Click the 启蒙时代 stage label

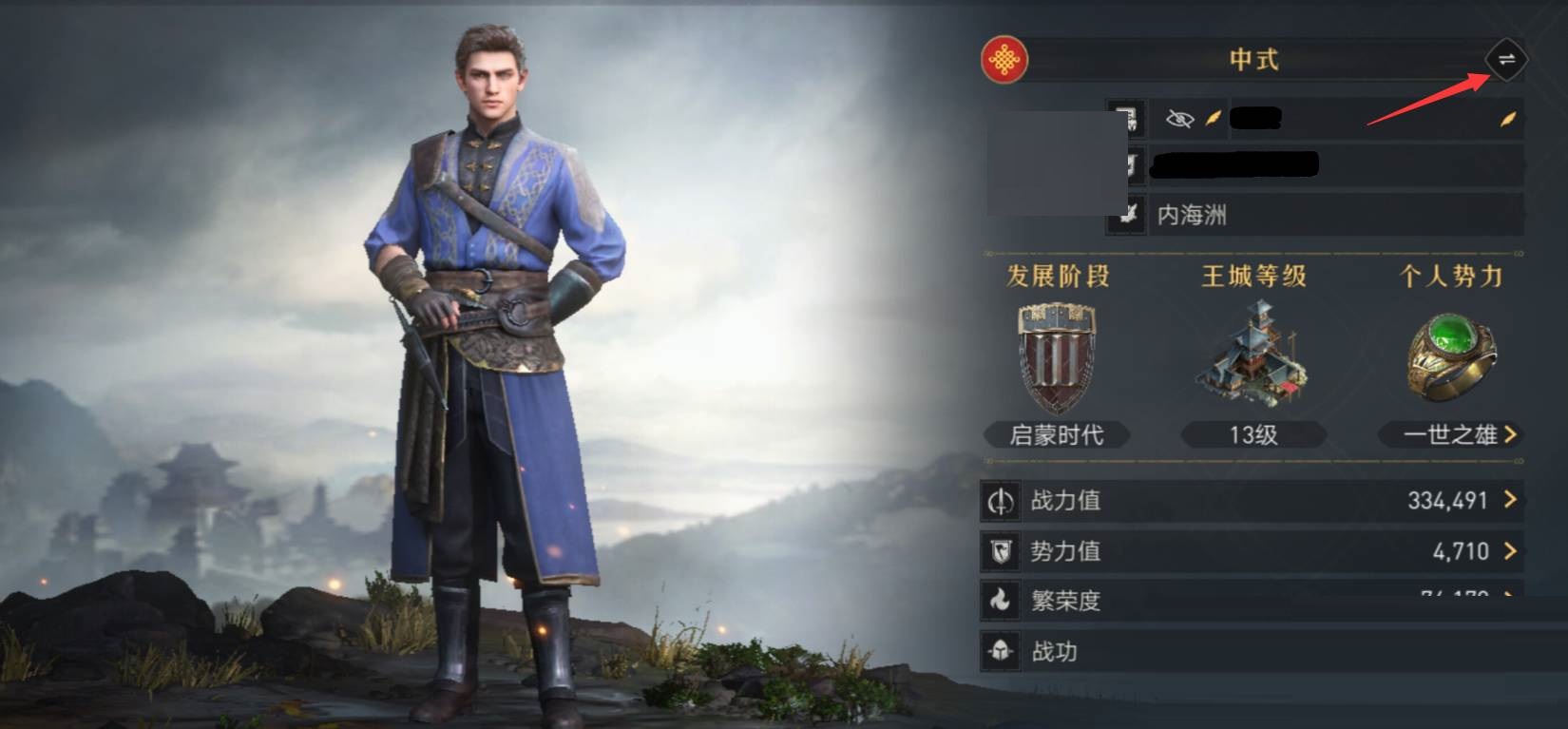click(1056, 435)
